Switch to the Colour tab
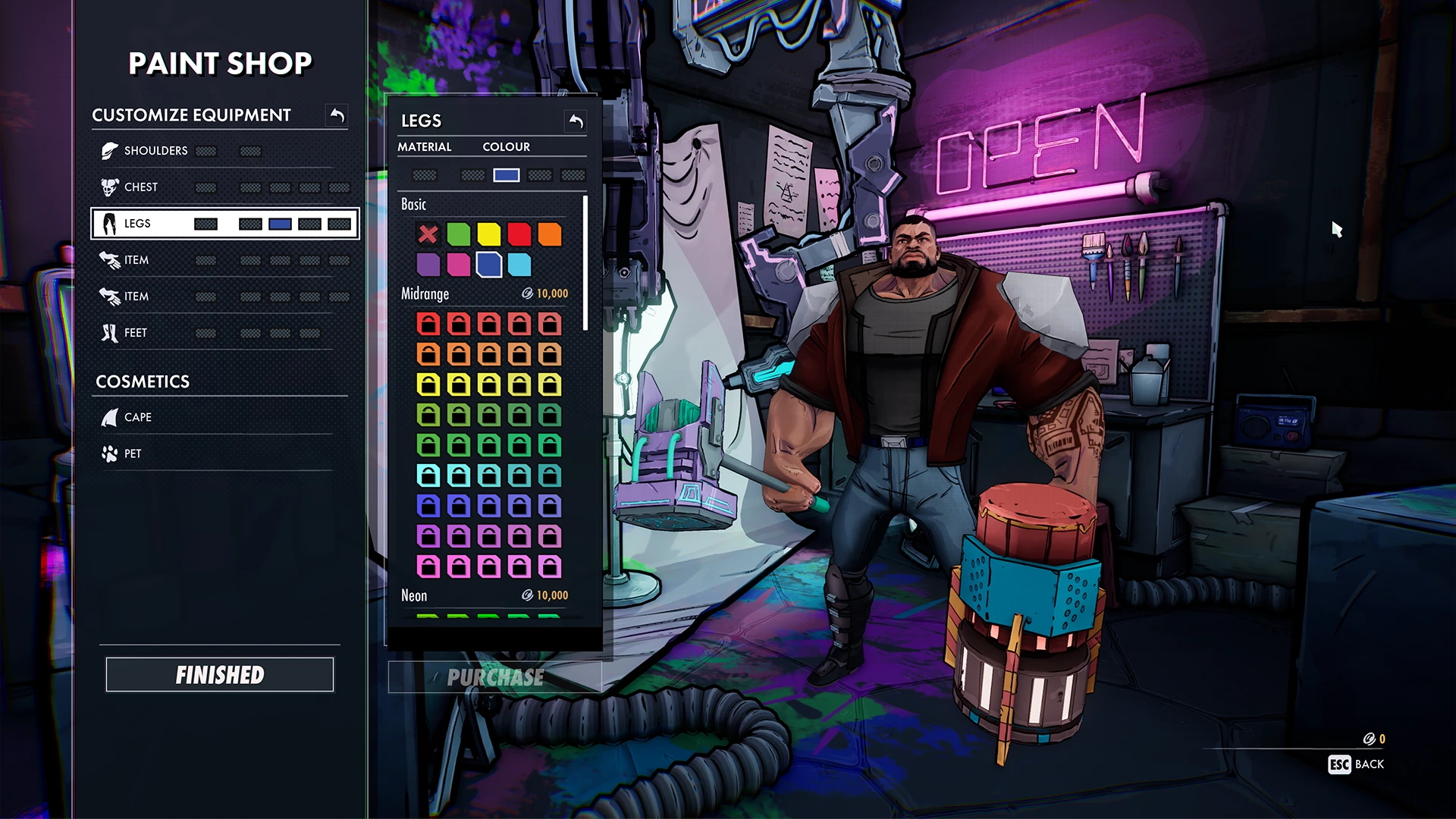The image size is (1456, 819). (x=505, y=146)
